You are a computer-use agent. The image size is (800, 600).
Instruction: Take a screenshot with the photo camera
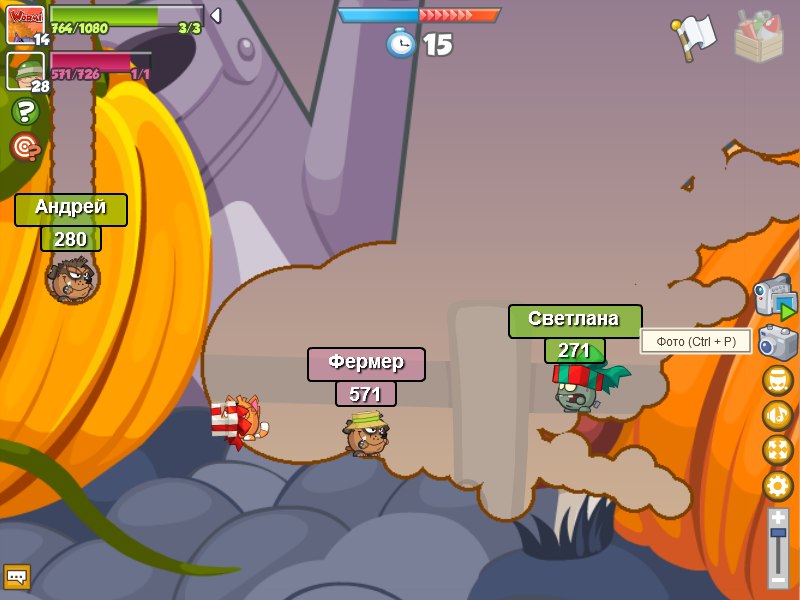(778, 342)
